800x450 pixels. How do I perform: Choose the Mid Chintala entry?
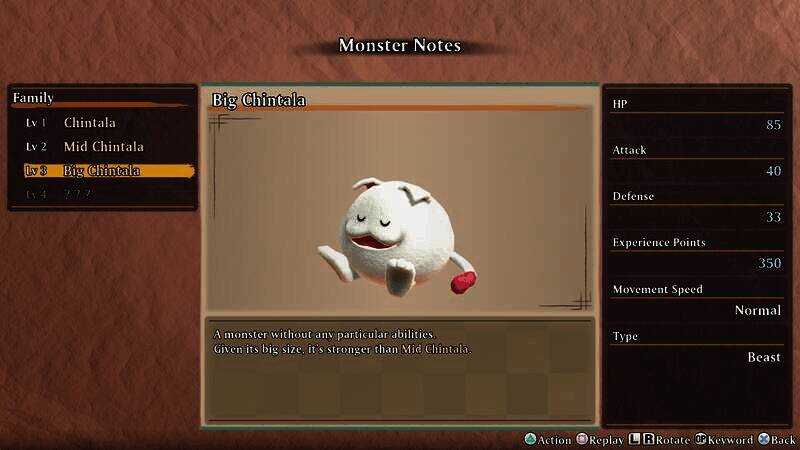[103, 147]
